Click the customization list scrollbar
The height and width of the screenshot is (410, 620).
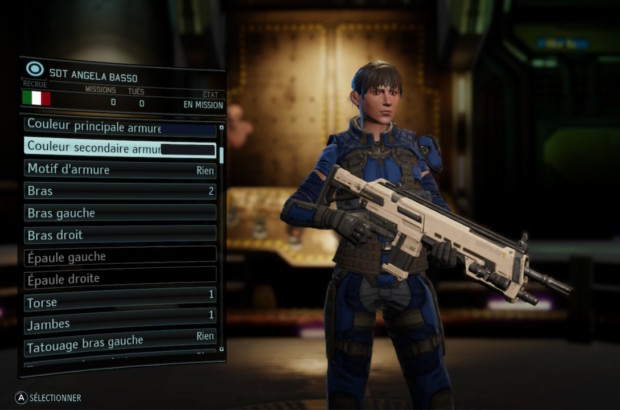pos(221,156)
